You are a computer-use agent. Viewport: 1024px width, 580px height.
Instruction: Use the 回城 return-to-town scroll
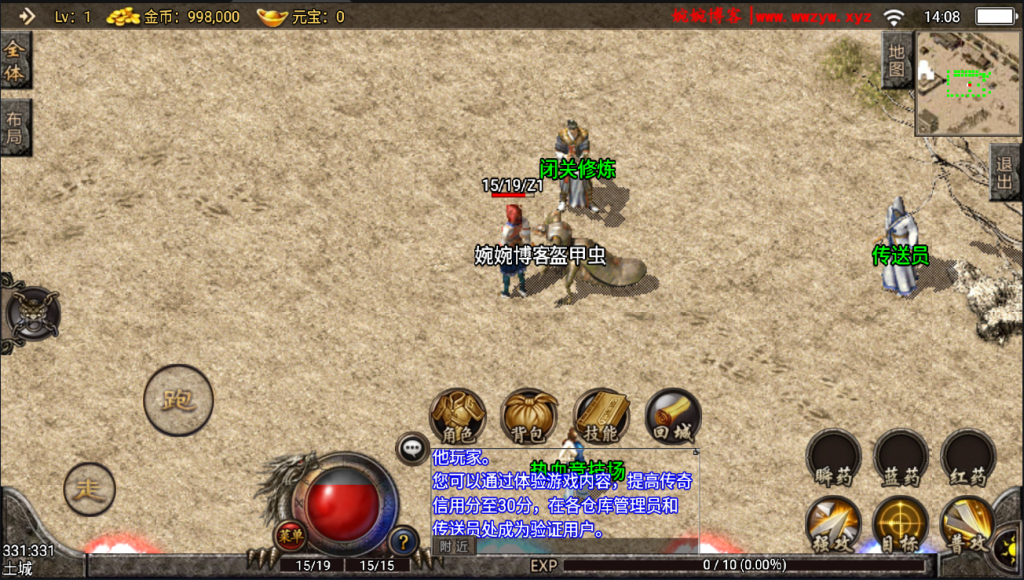[673, 416]
